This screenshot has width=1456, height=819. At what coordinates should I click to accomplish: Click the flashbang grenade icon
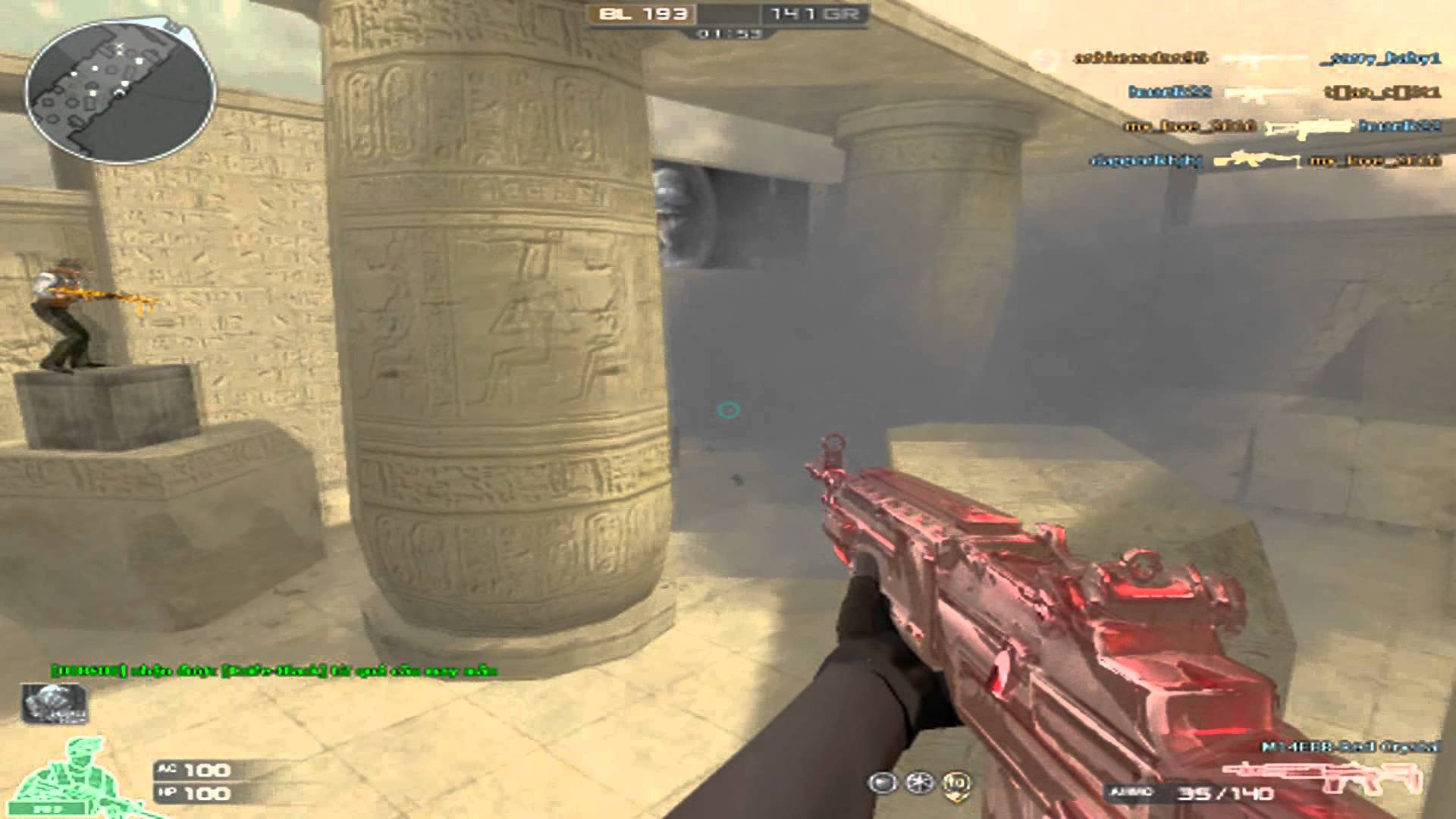882,783
